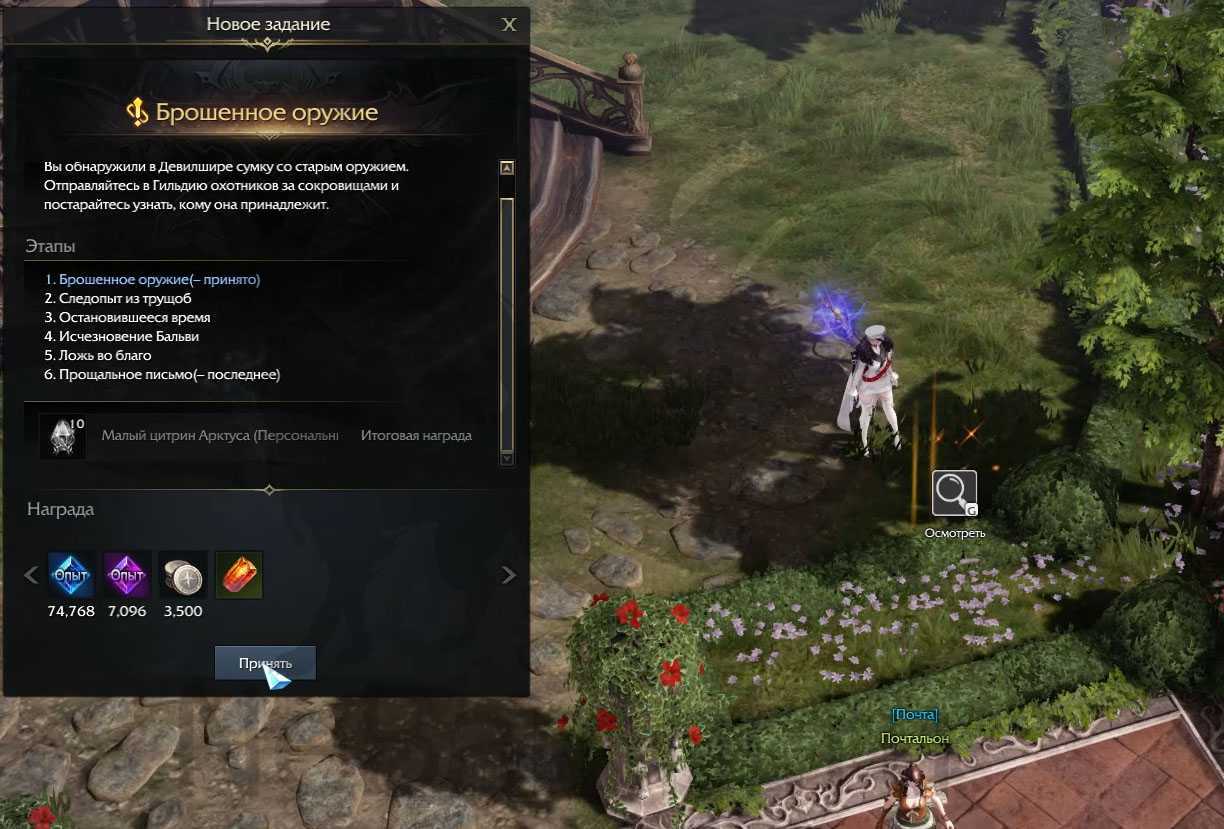Select the purple Опыт reward icon
The height and width of the screenshot is (829, 1224).
pos(127,575)
